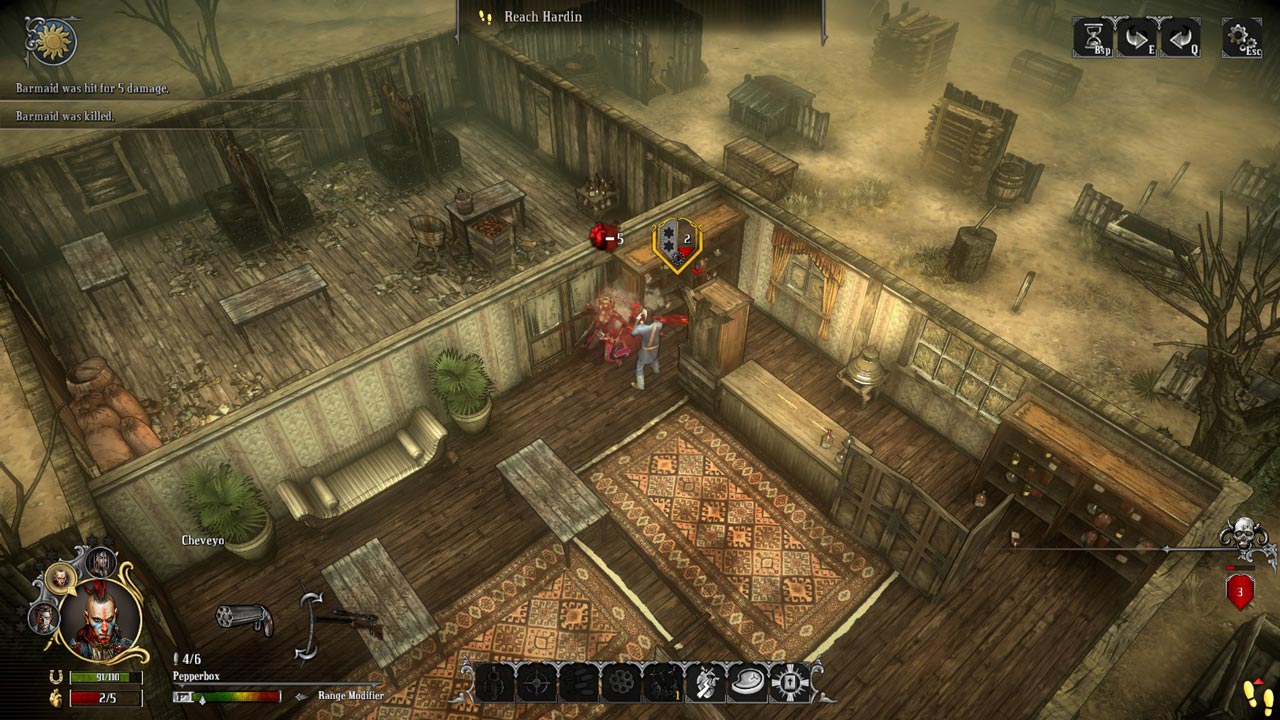Viewport: 1280px width, 720px height.
Task: Activate the heart with lightning ability
Action: 705,683
